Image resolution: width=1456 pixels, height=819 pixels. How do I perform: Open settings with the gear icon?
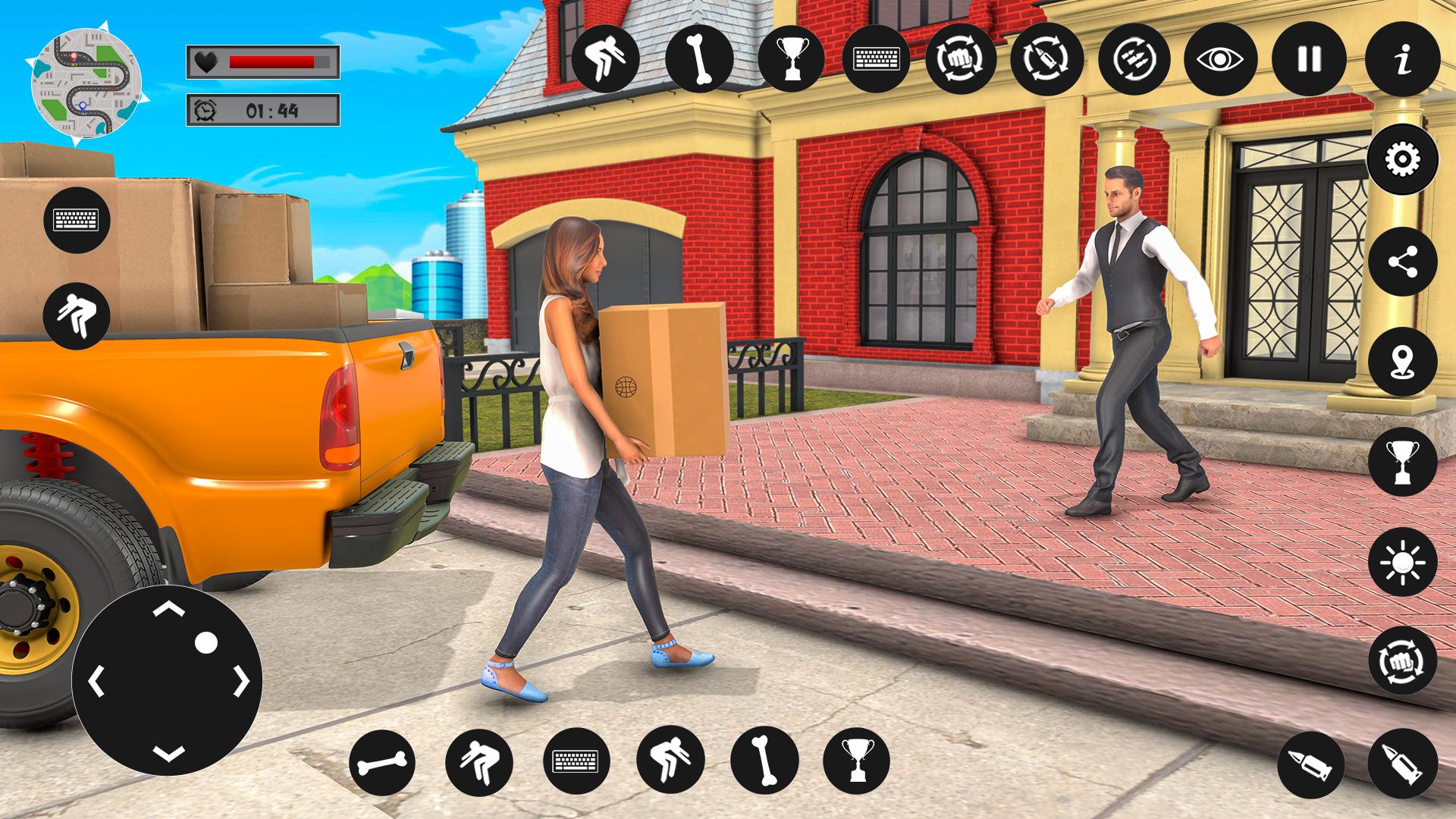tap(1402, 160)
